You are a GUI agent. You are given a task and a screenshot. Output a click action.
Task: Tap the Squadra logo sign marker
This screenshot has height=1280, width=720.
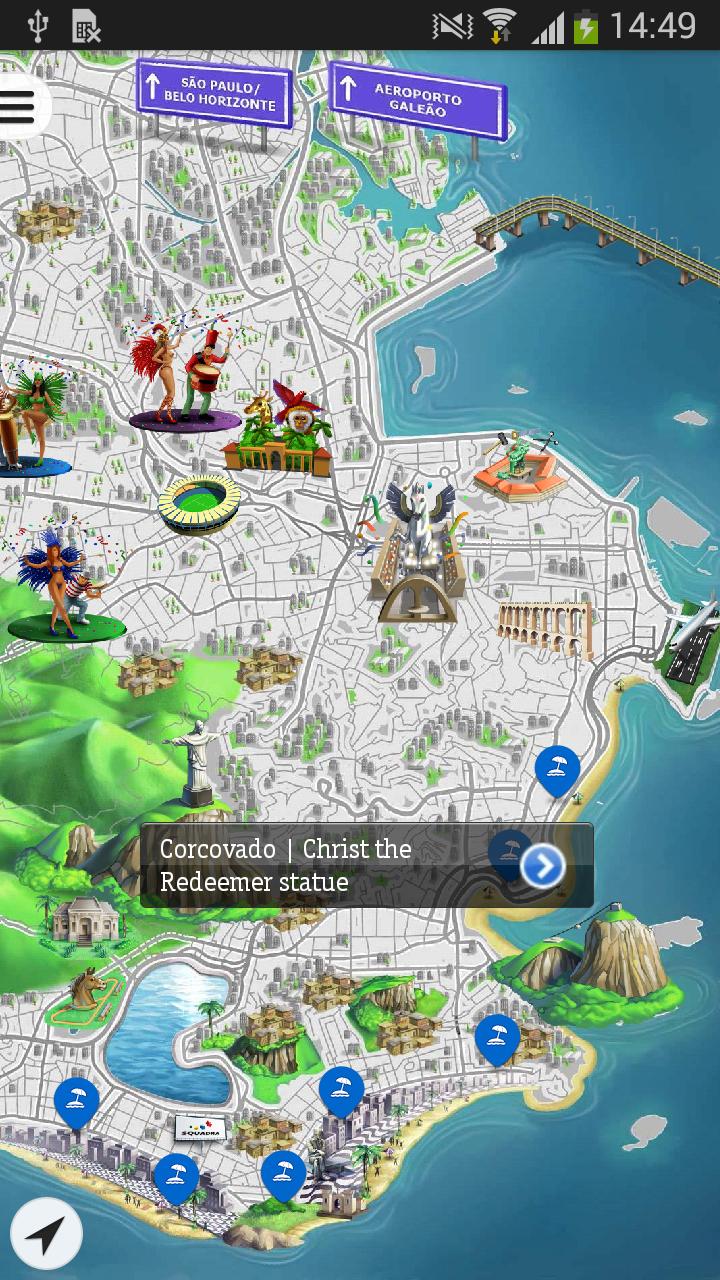(x=200, y=1129)
